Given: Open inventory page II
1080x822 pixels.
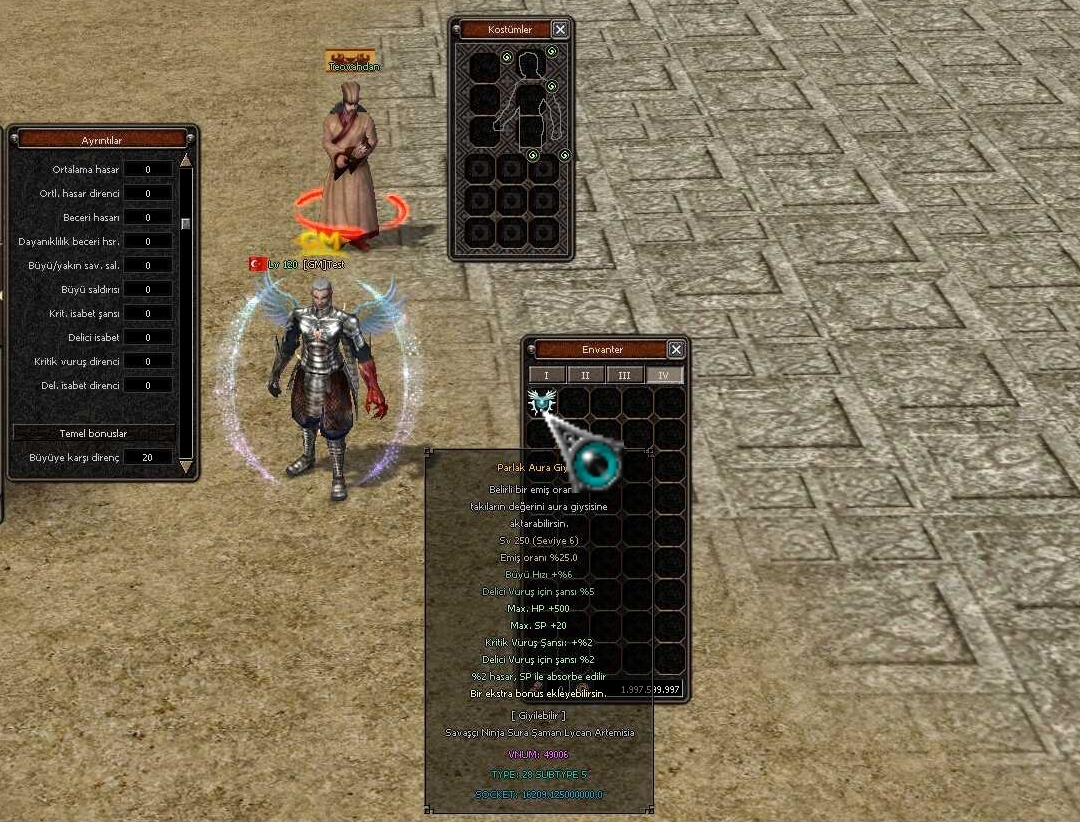Looking at the screenshot, I should [585, 375].
